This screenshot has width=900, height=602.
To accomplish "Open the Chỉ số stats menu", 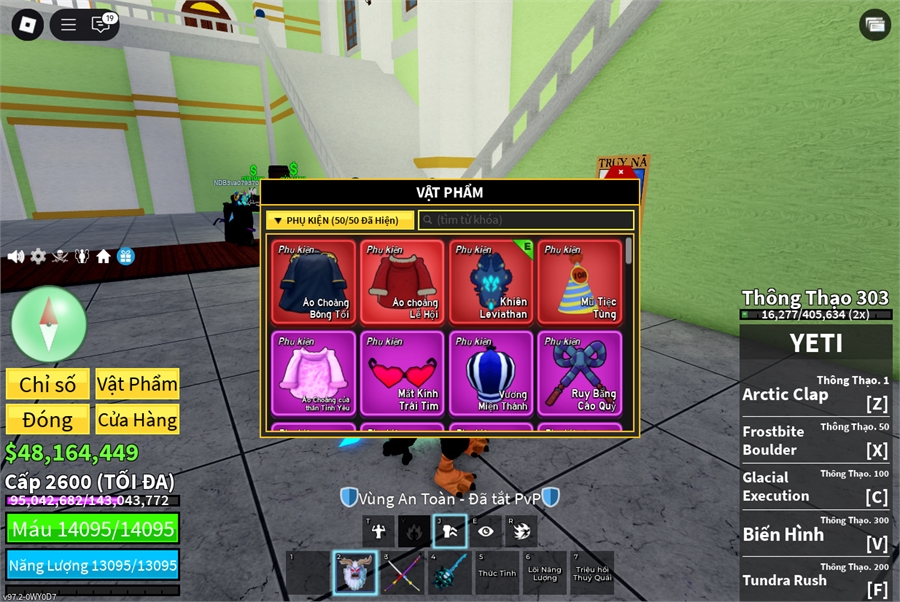I will click(47, 384).
